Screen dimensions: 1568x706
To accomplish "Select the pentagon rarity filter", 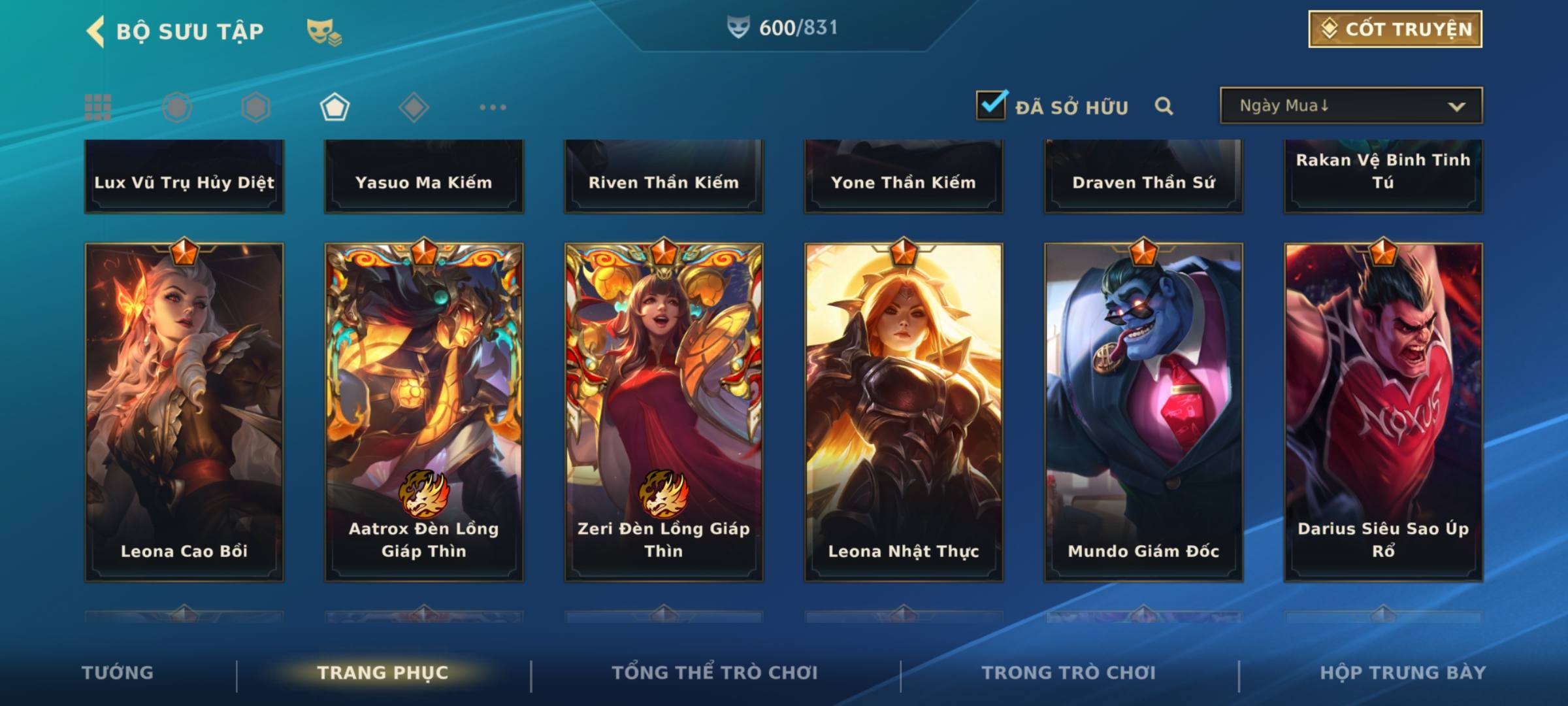I will point(335,107).
